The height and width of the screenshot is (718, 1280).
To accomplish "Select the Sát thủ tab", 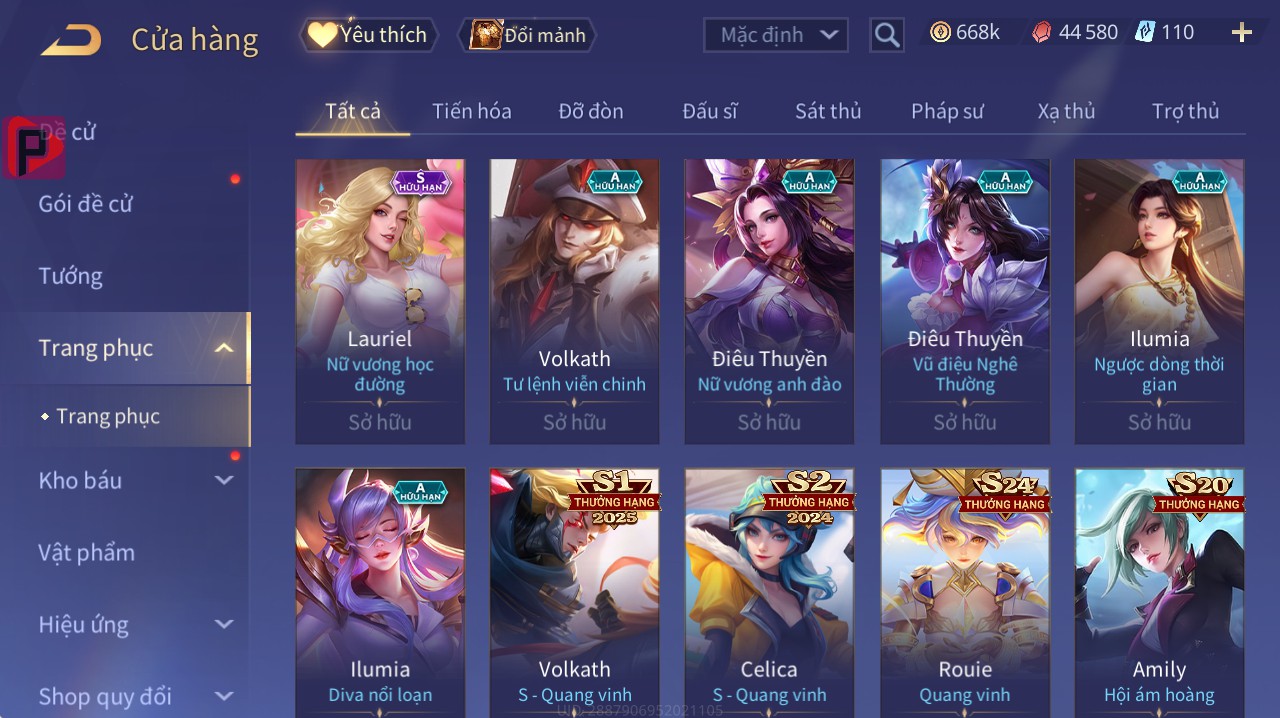I will (x=828, y=111).
